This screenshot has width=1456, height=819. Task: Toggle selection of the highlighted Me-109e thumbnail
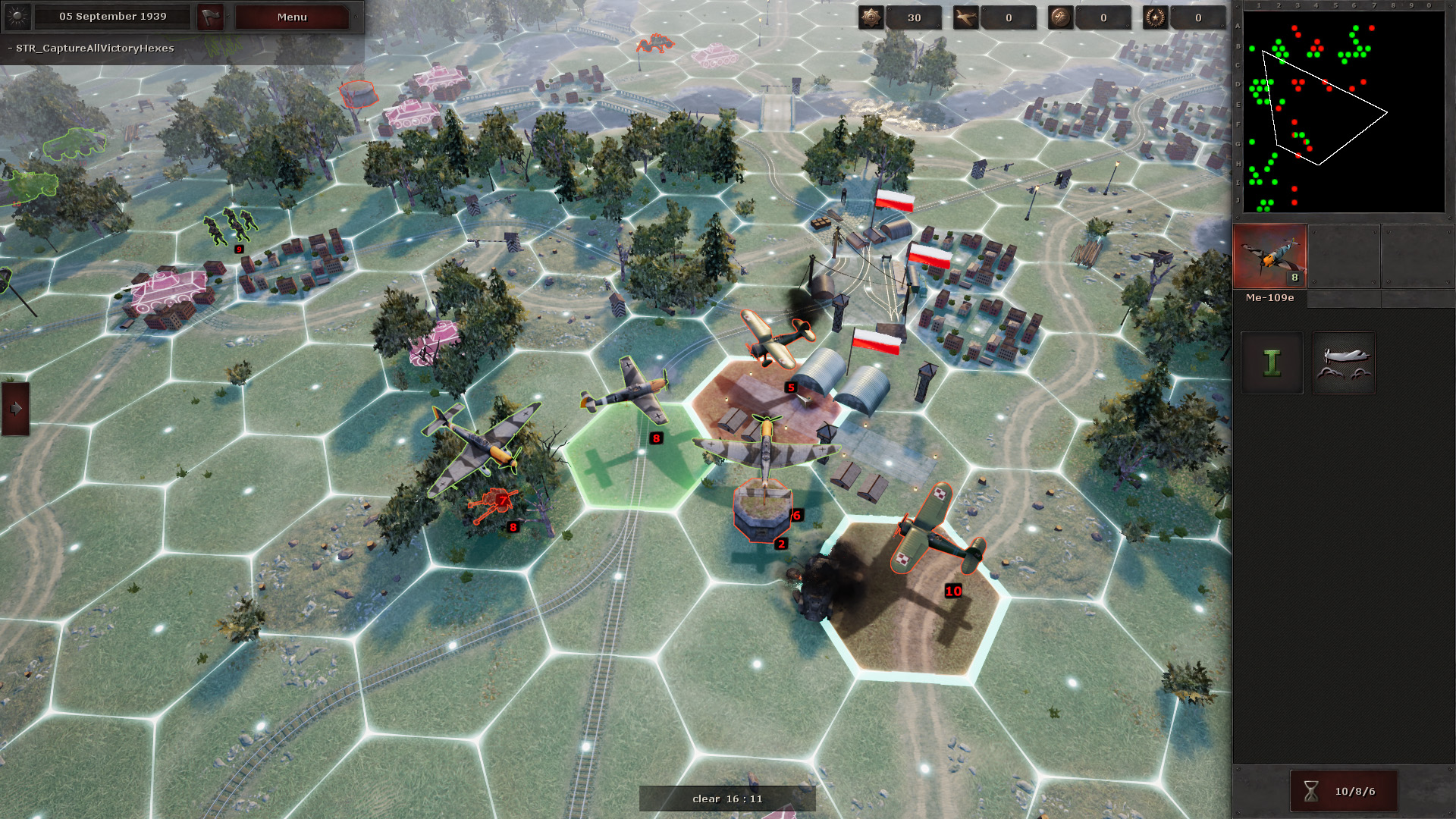coord(1269,258)
